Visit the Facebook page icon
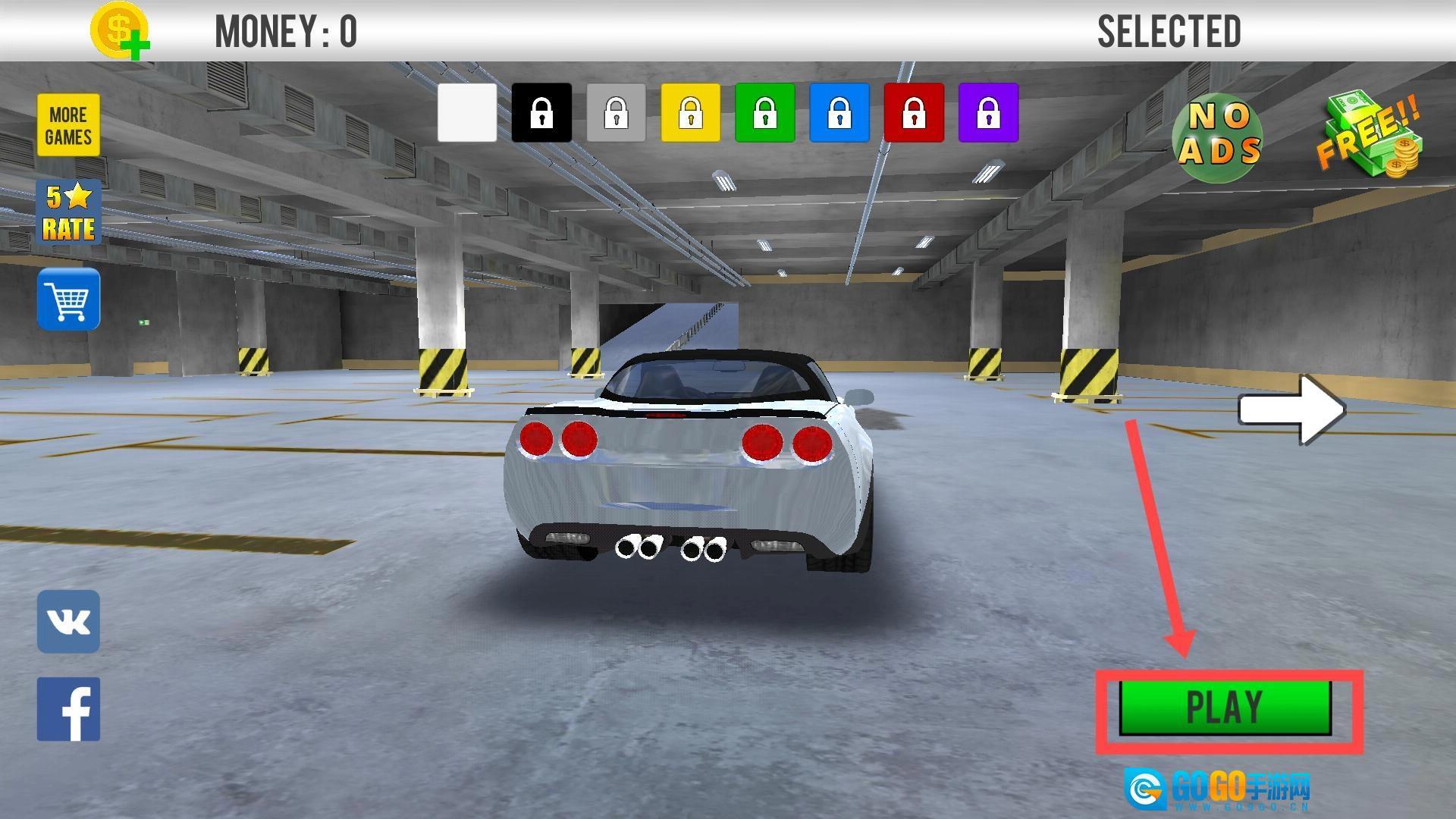 tap(68, 709)
